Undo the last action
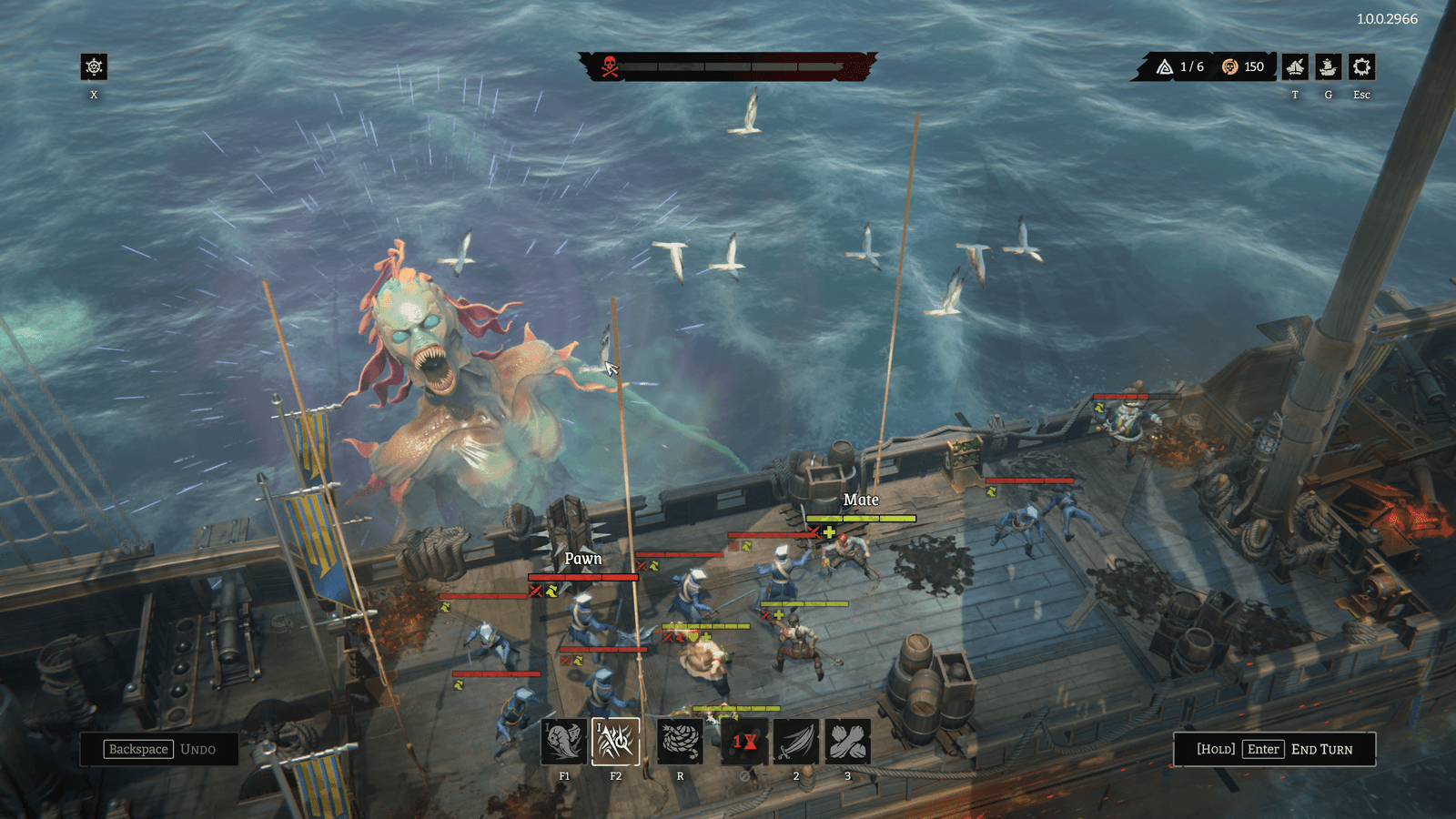Screen dimensions: 1456x819 pyautogui.click(x=160, y=749)
